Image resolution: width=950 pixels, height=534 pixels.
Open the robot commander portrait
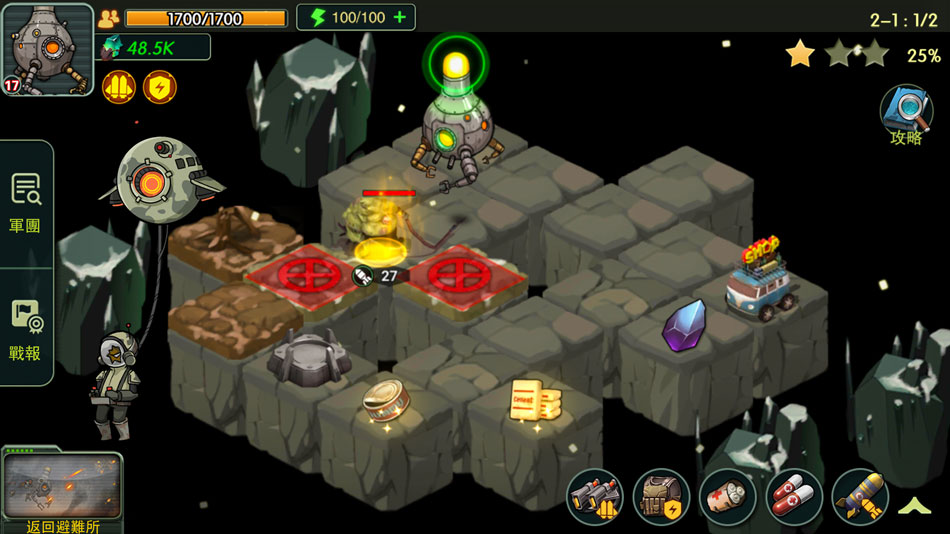[48, 48]
